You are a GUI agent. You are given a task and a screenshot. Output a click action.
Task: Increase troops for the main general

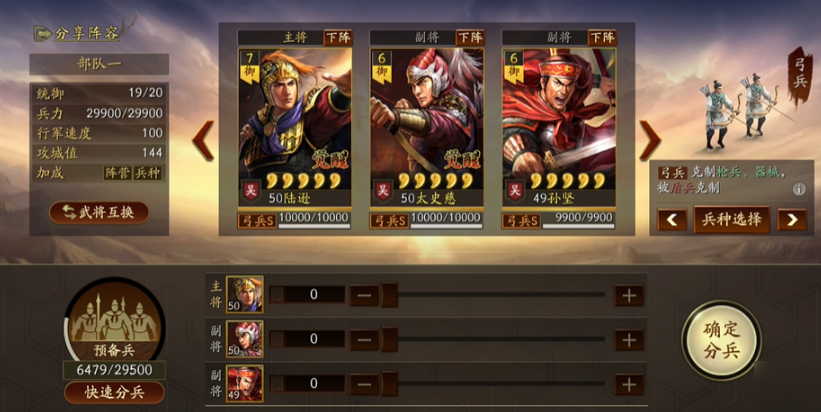coord(628,295)
